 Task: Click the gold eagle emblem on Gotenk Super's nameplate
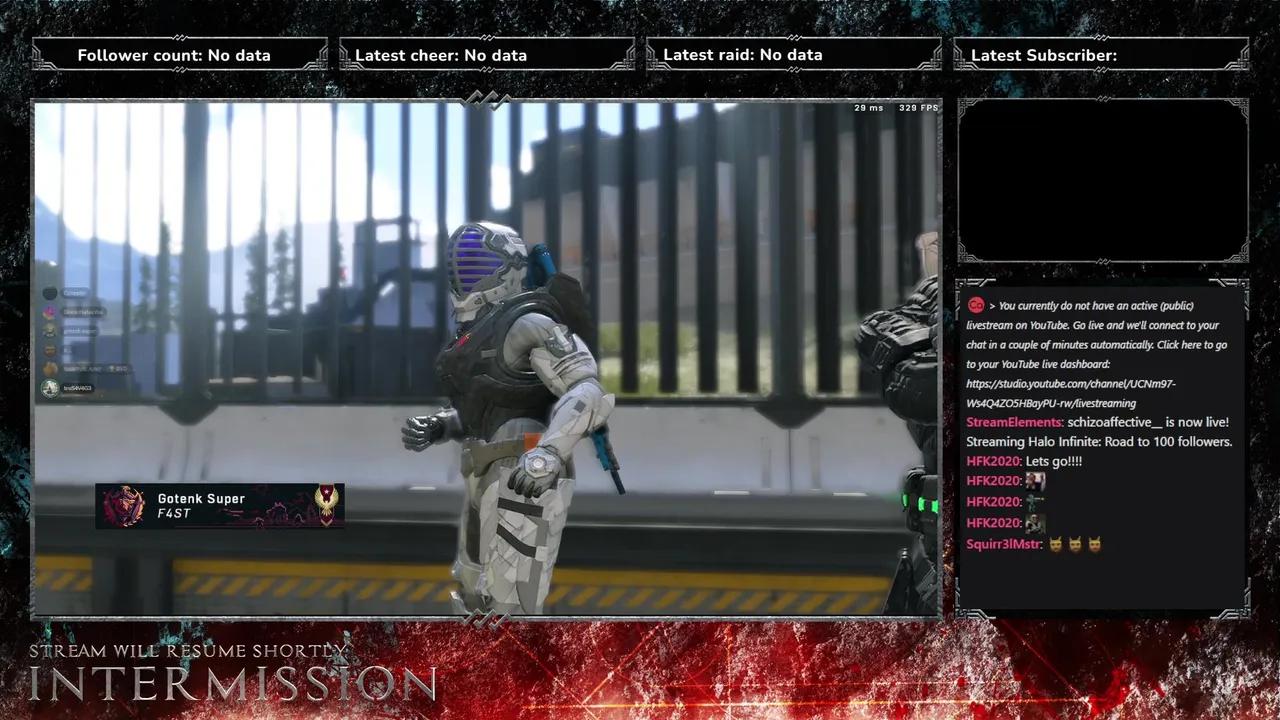(x=328, y=505)
